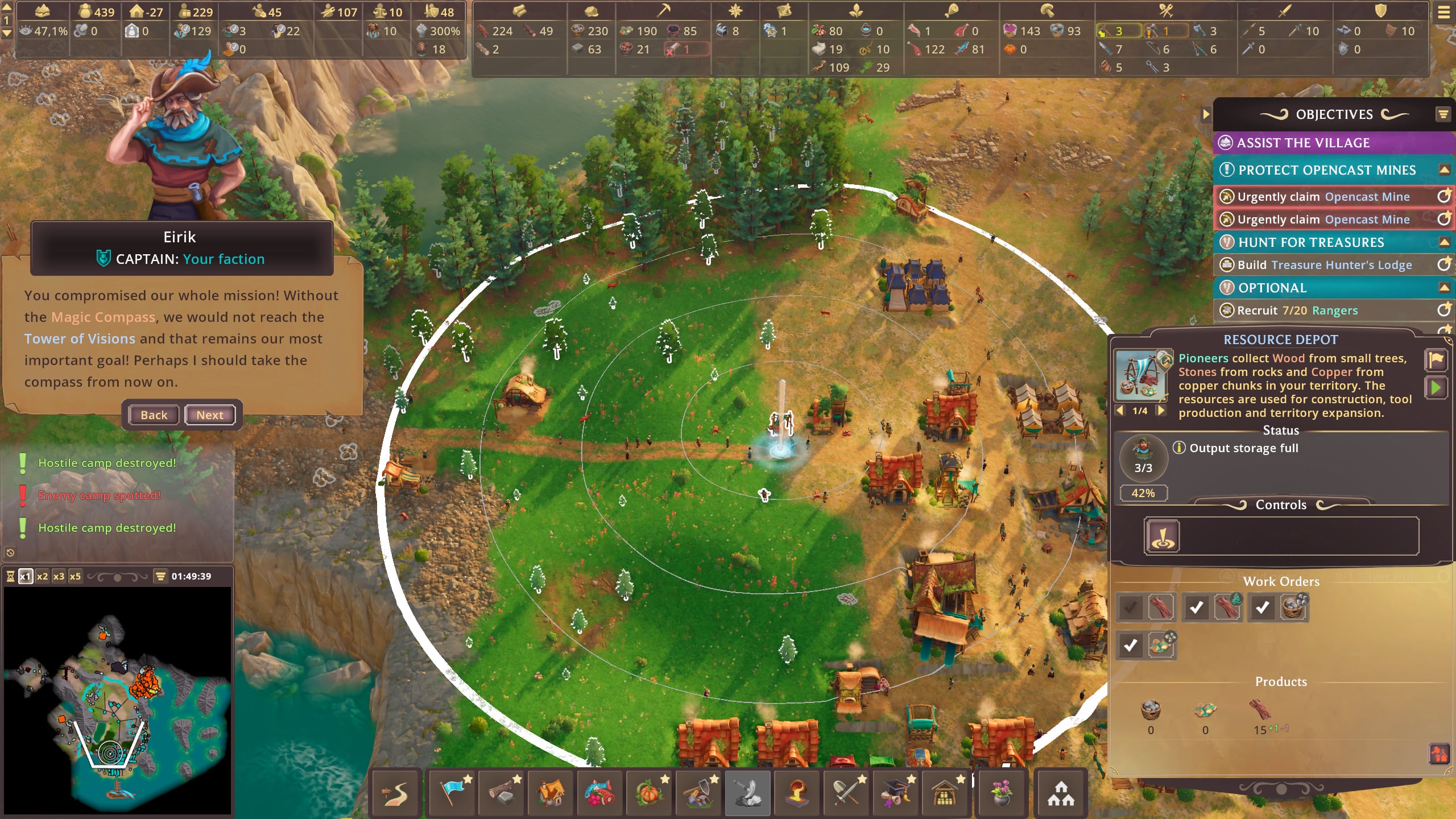The image size is (1456, 819).
Task: Activate the work area control button
Action: 1162,536
